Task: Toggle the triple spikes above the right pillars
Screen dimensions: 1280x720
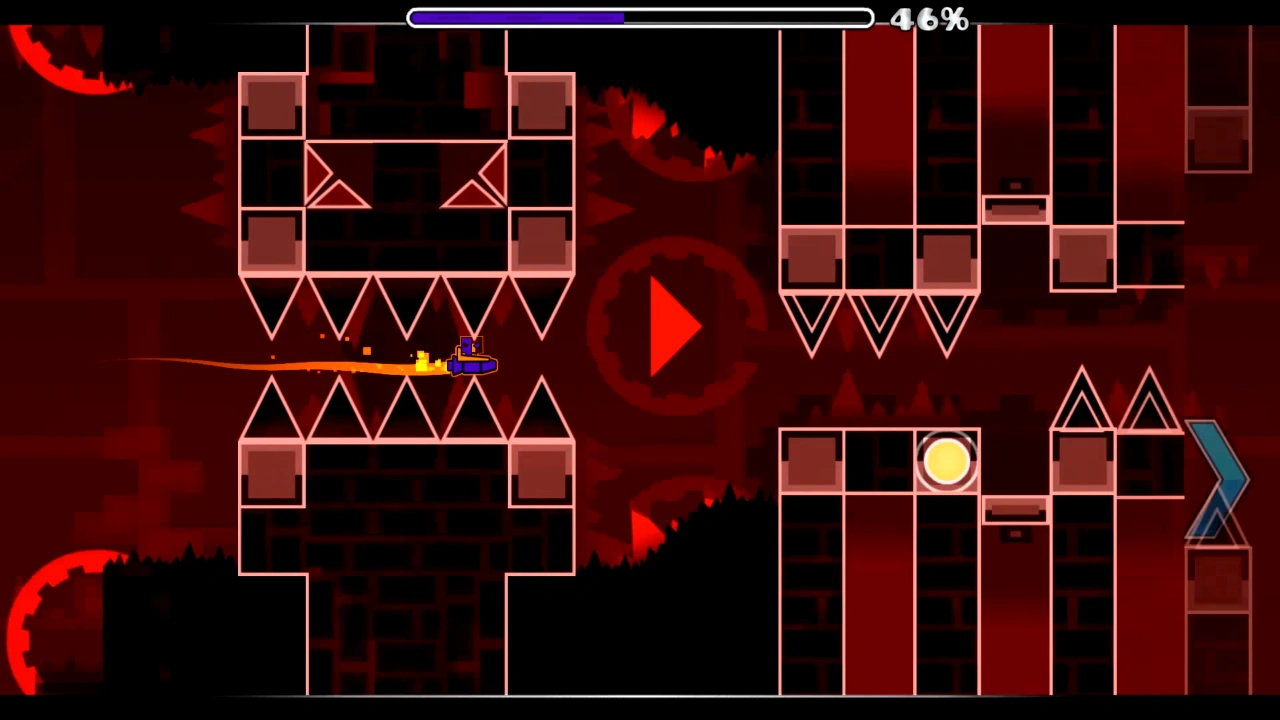Action: click(878, 320)
